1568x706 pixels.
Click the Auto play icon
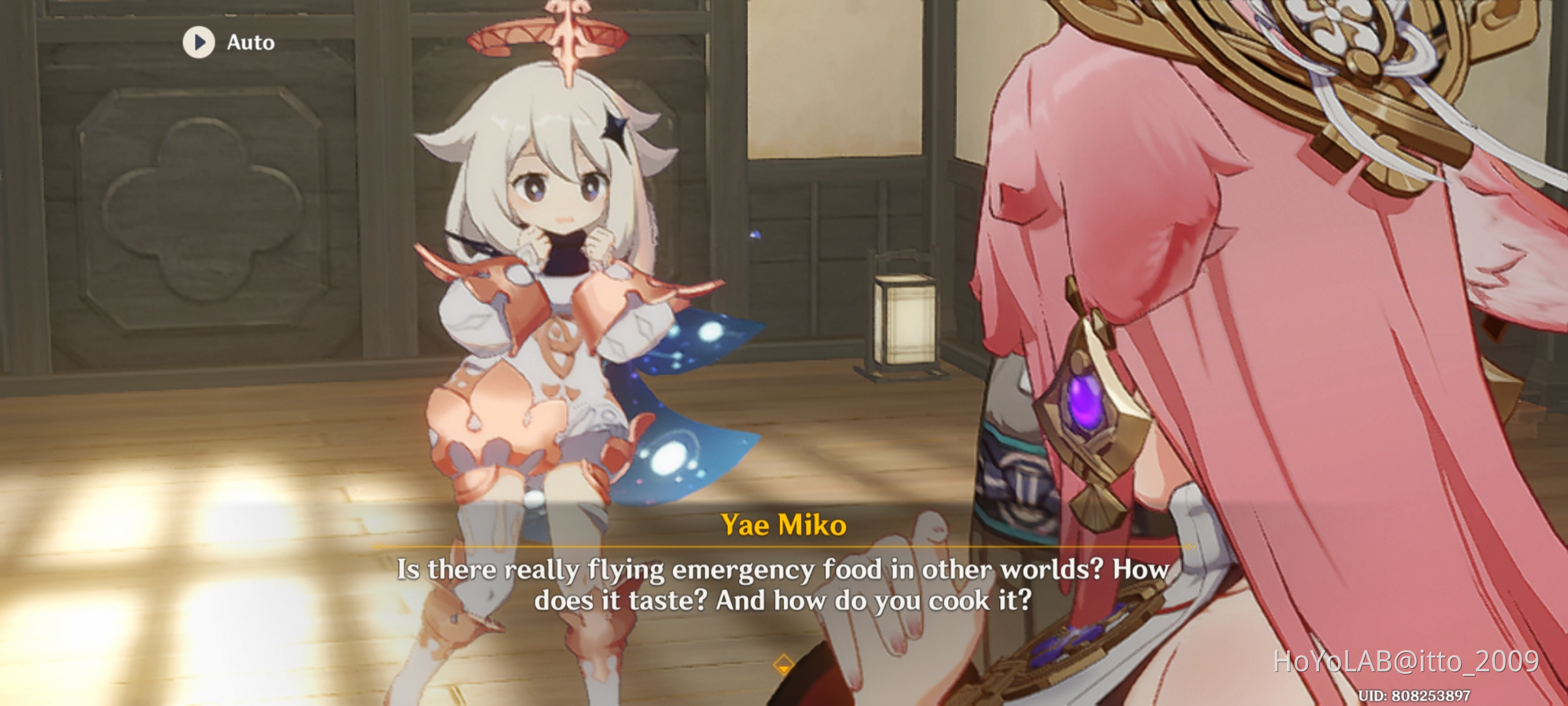click(x=198, y=43)
